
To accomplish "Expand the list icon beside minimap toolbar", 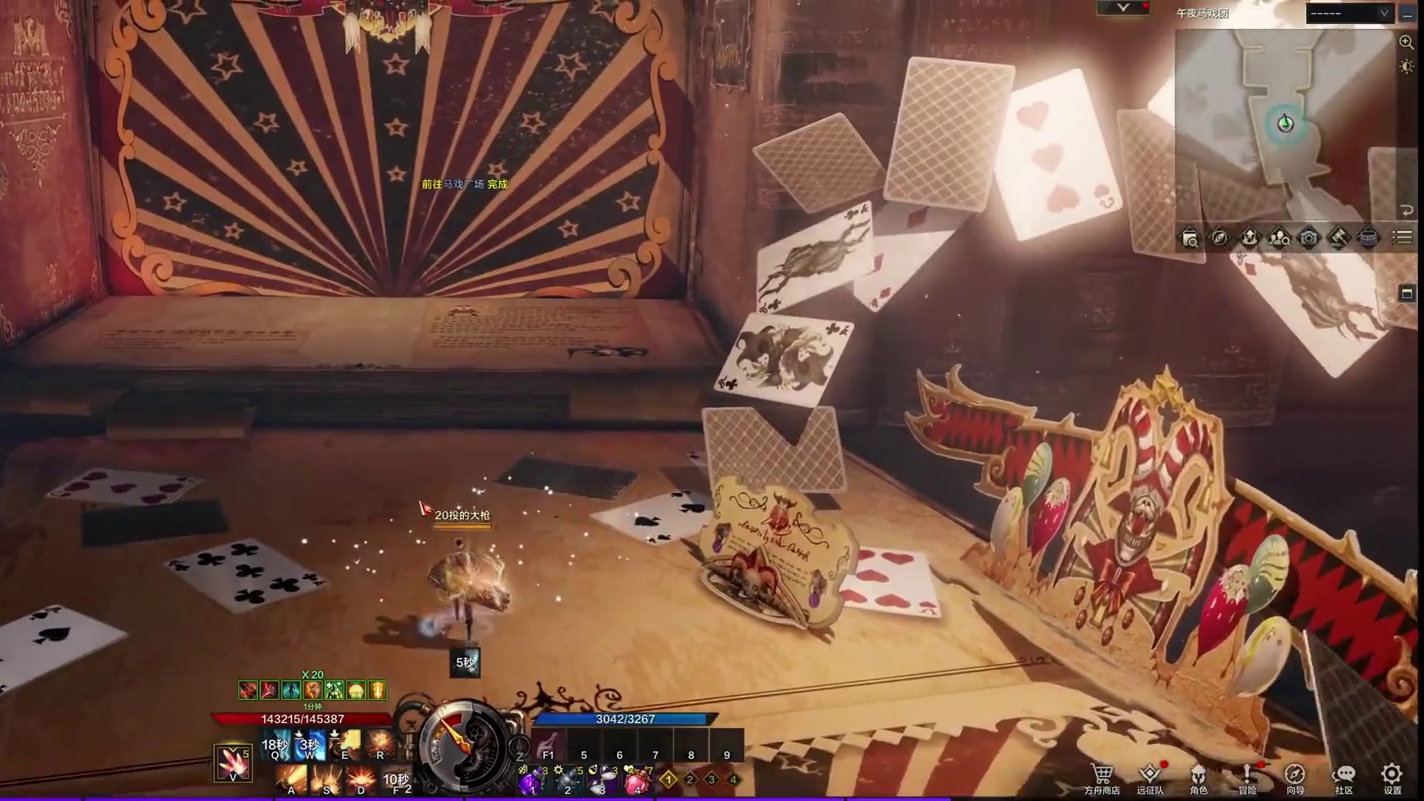I will click(x=1403, y=238).
